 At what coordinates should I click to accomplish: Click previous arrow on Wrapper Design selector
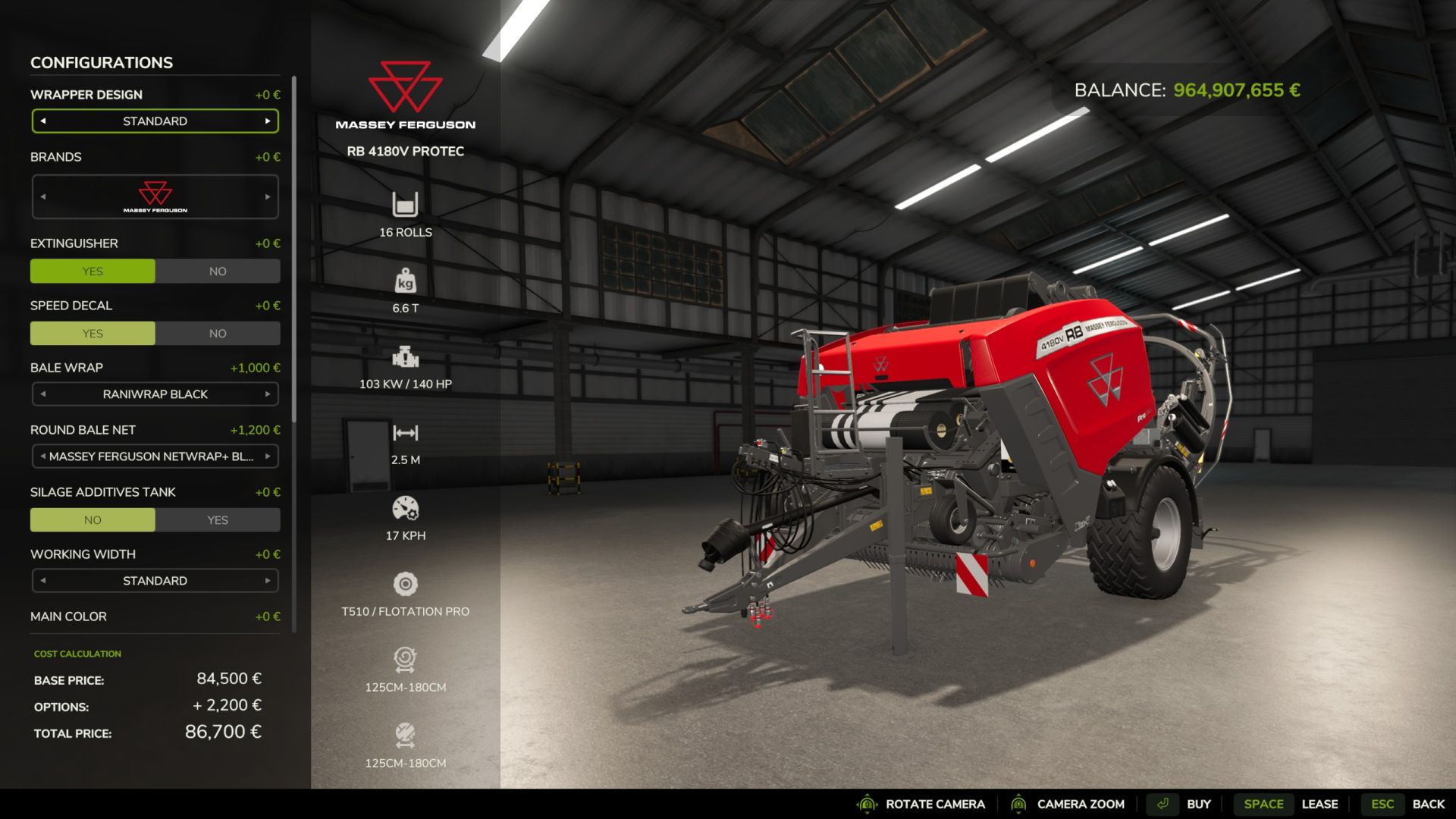43,121
